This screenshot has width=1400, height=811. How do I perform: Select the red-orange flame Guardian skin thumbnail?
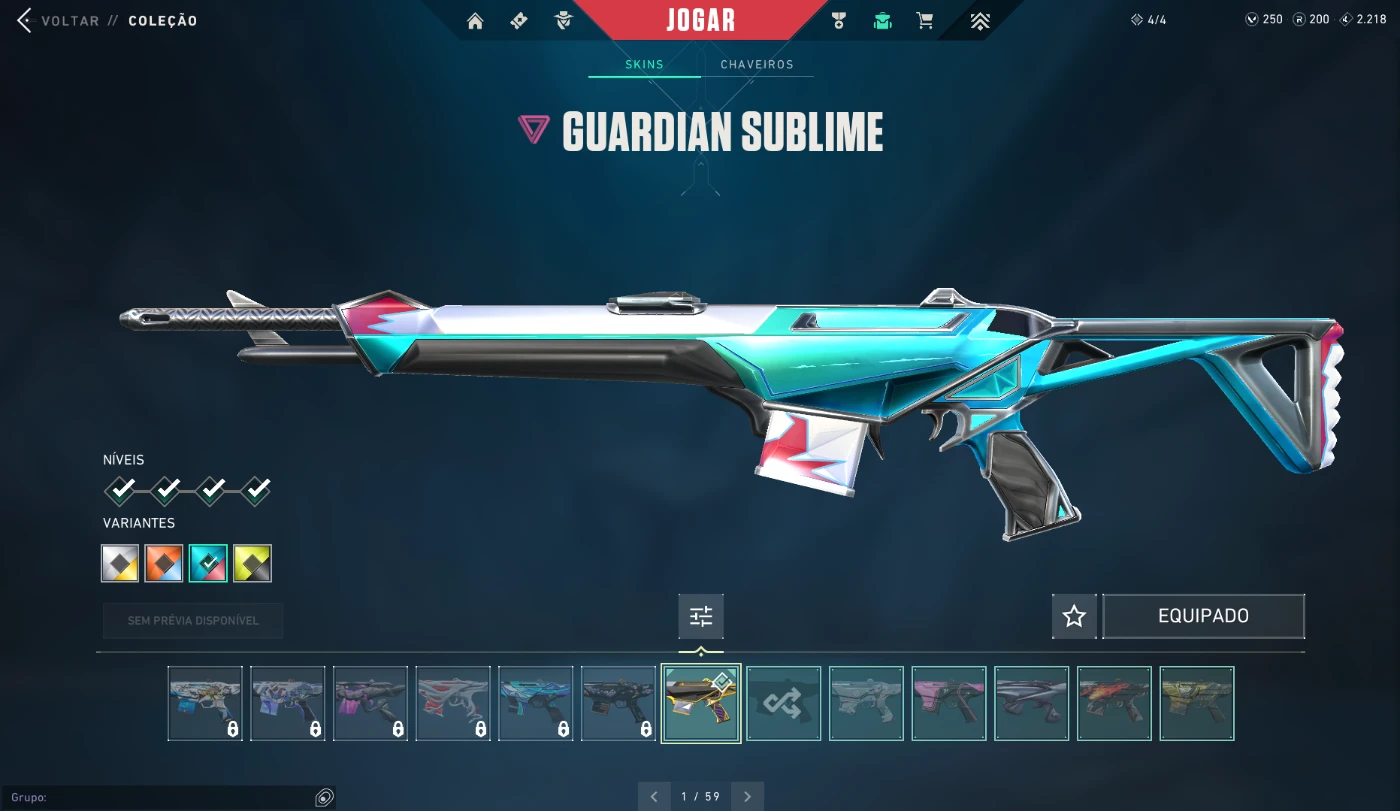pyautogui.click(x=1115, y=704)
